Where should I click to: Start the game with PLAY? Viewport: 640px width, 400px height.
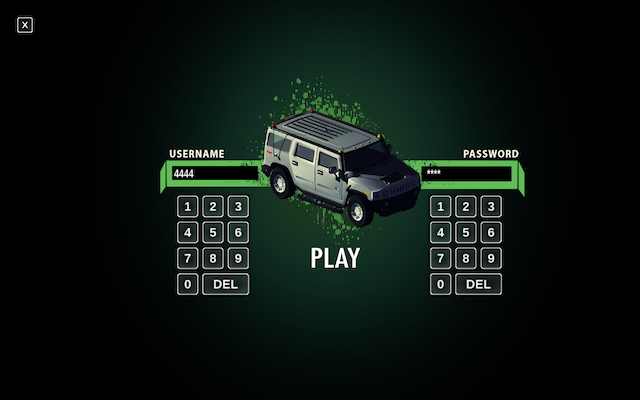(335, 258)
